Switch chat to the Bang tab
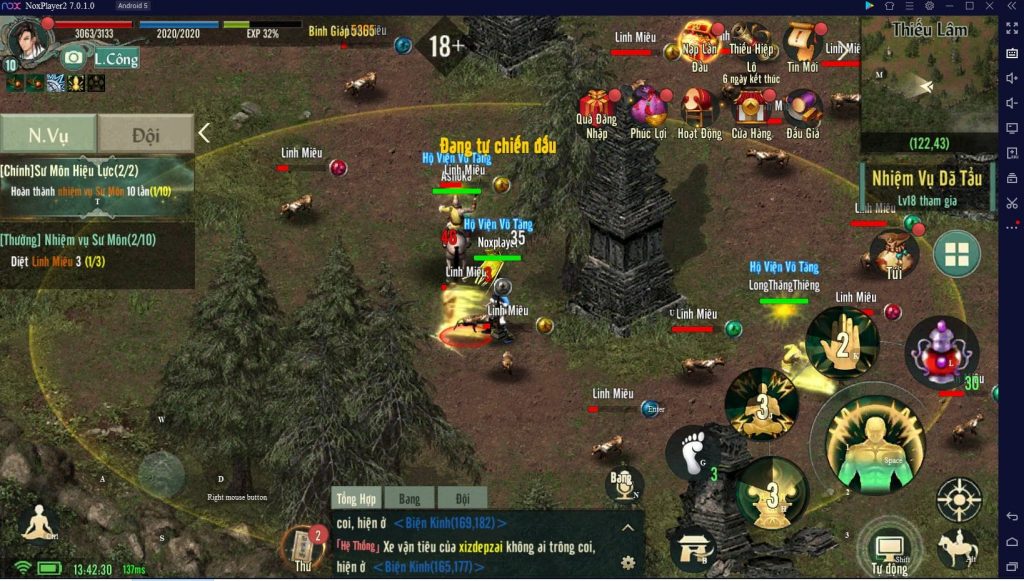This screenshot has height=581, width=1024. (409, 498)
